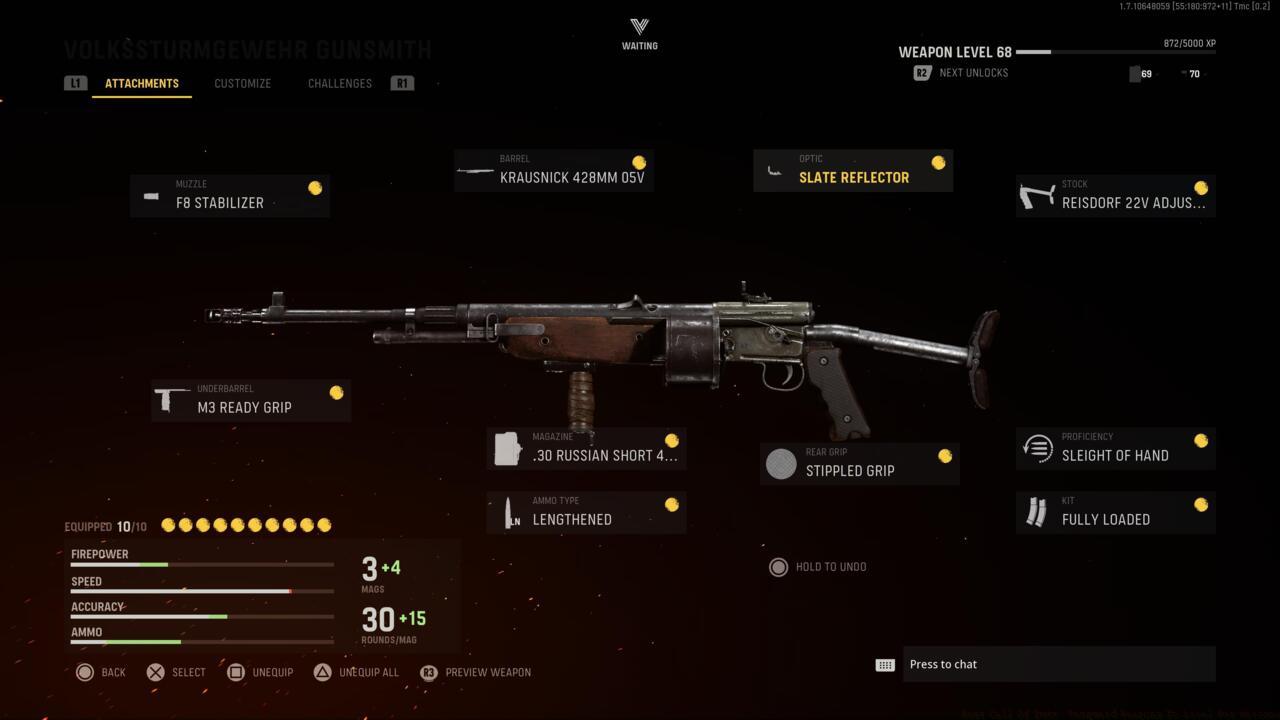
Task: Select the Reisdorf 22V stock icon
Action: click(x=1037, y=195)
